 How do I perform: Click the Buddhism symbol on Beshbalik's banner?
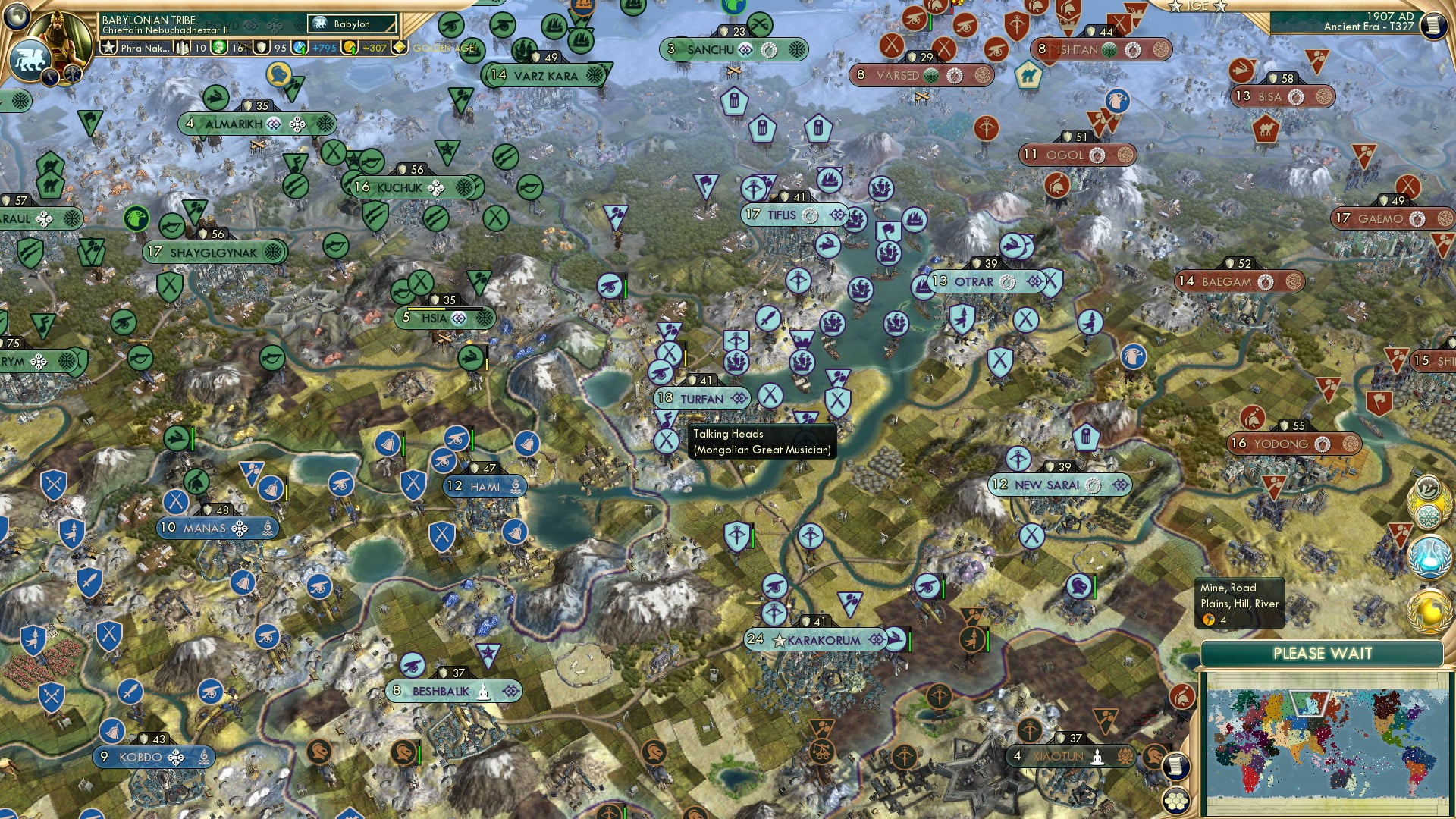pyautogui.click(x=483, y=692)
